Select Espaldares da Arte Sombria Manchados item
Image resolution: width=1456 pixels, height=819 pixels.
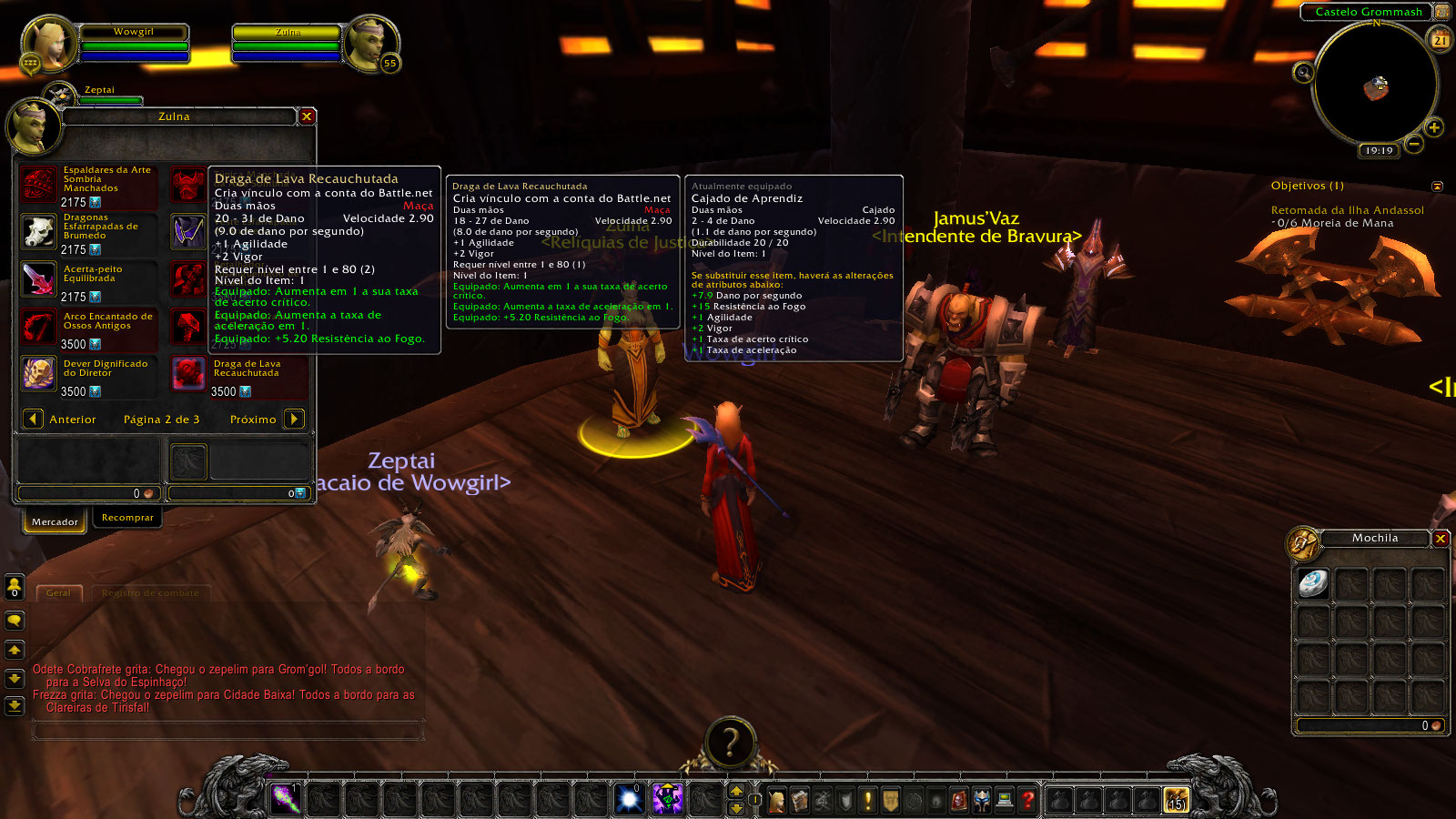click(x=38, y=186)
